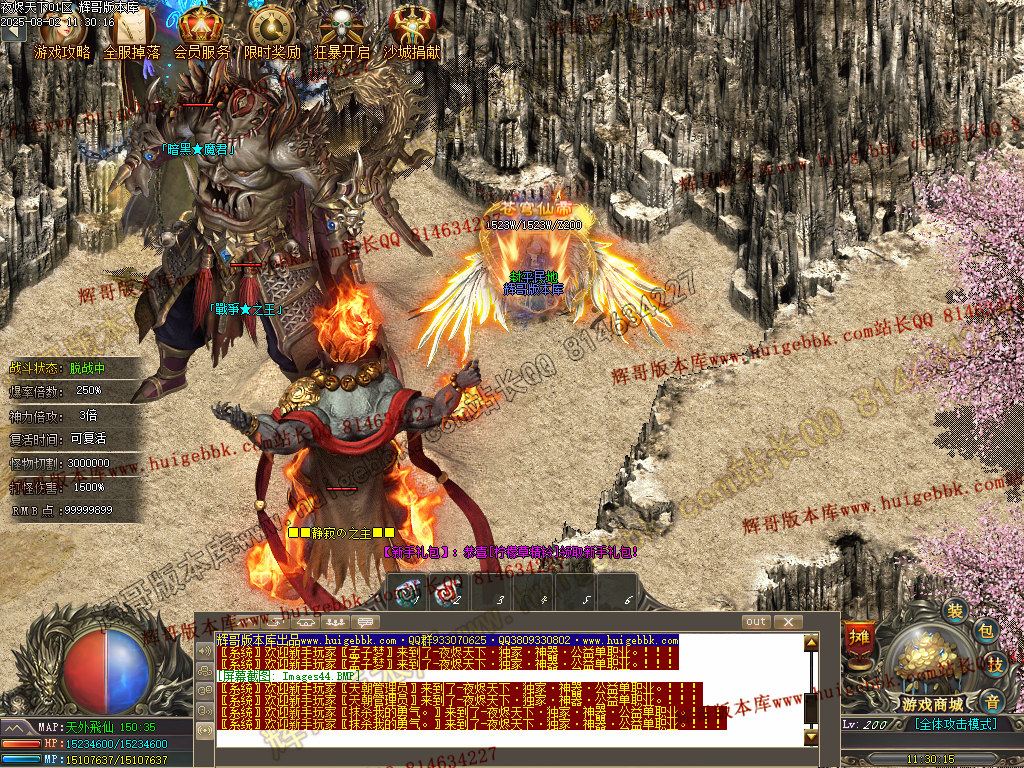The width and height of the screenshot is (1024, 768).
Task: Switch the 全体攻击模式 attack mode
Action: point(955,723)
